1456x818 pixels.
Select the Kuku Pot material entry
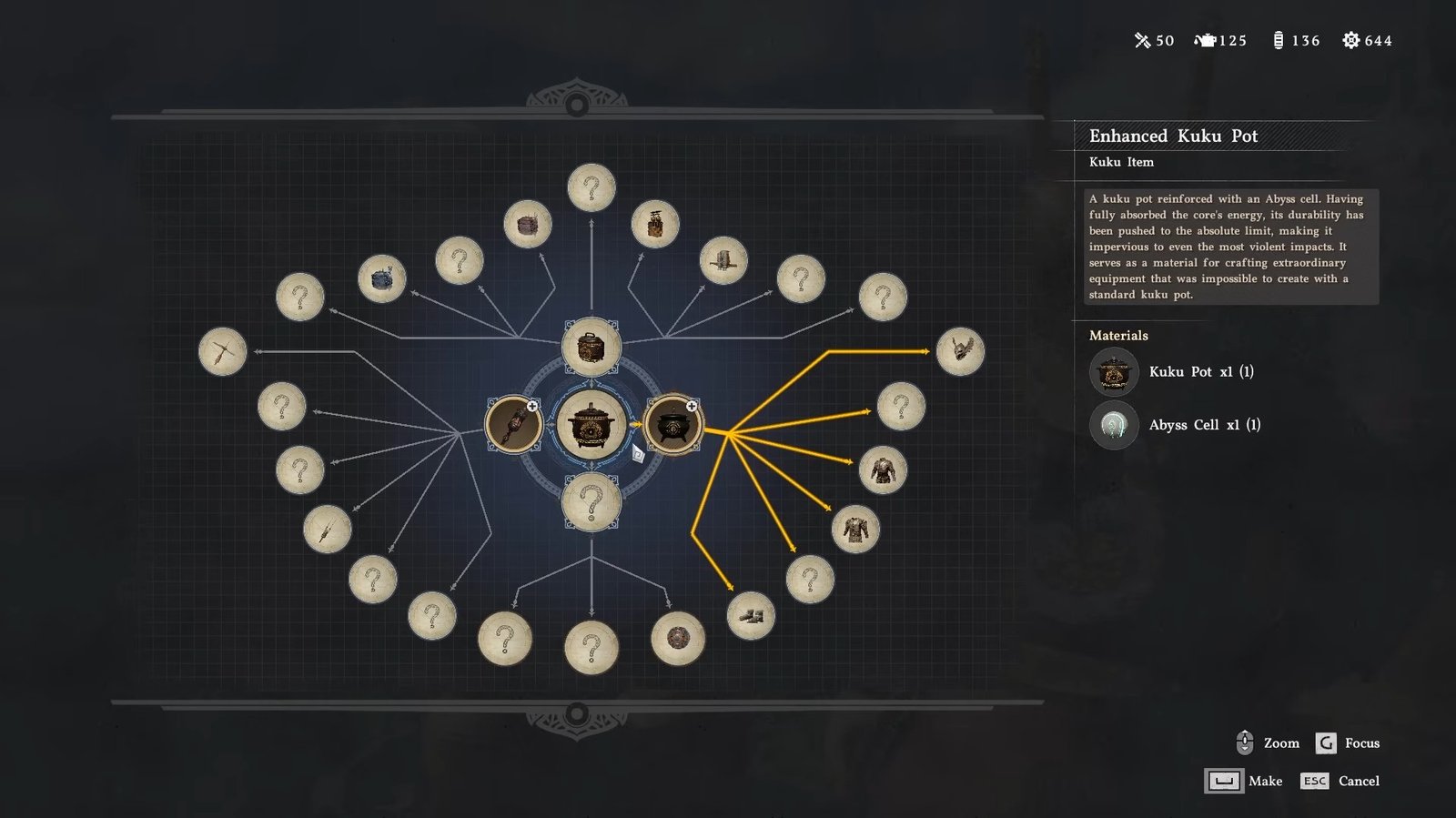(1174, 372)
